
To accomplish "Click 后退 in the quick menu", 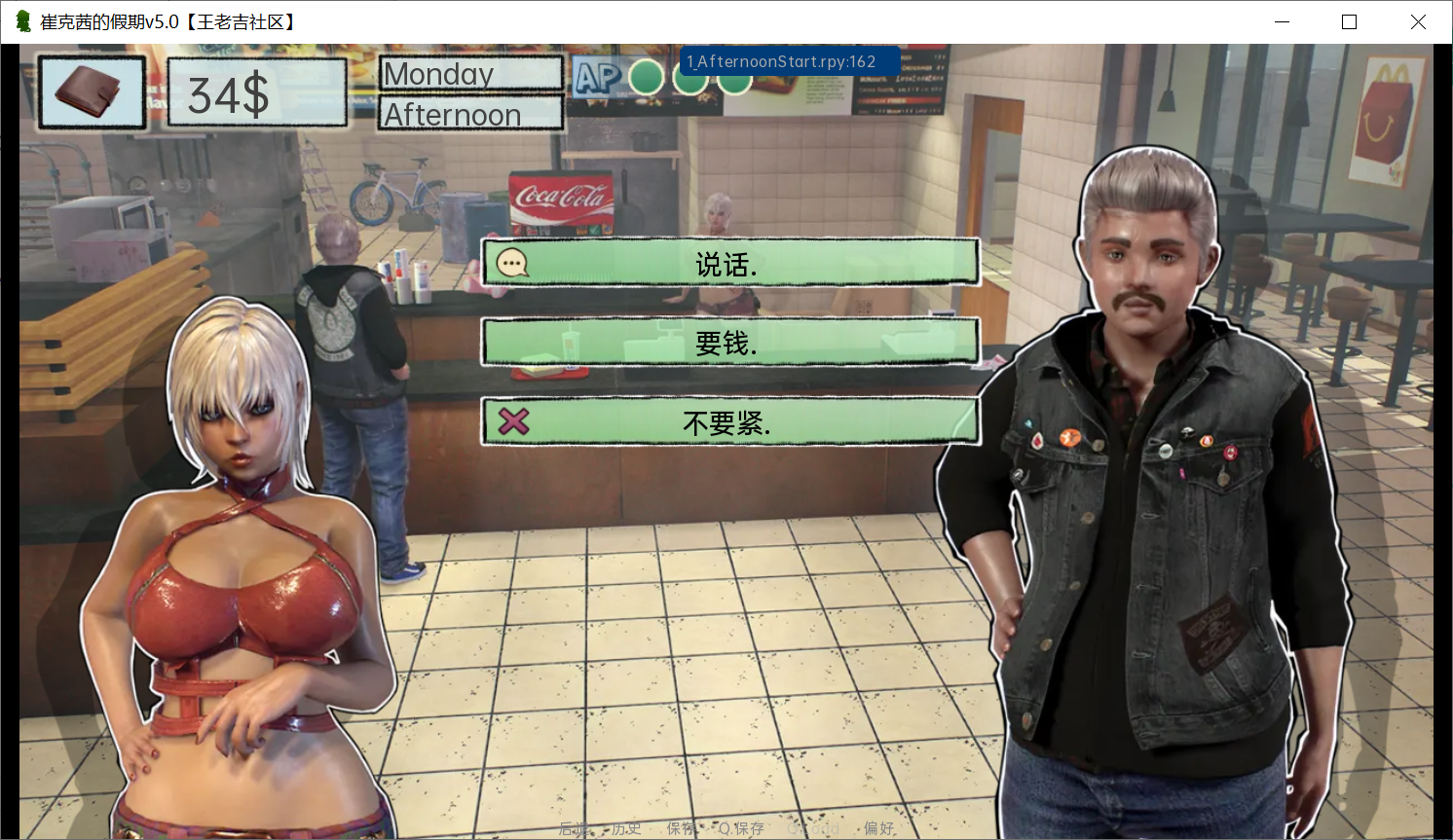I will tap(574, 828).
